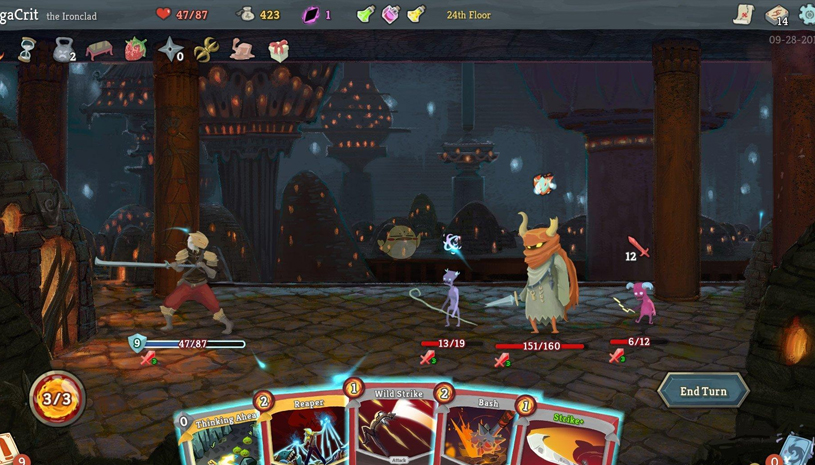This screenshot has width=815, height=465.
Task: View the full deck of 14 cards
Action: click(x=776, y=15)
